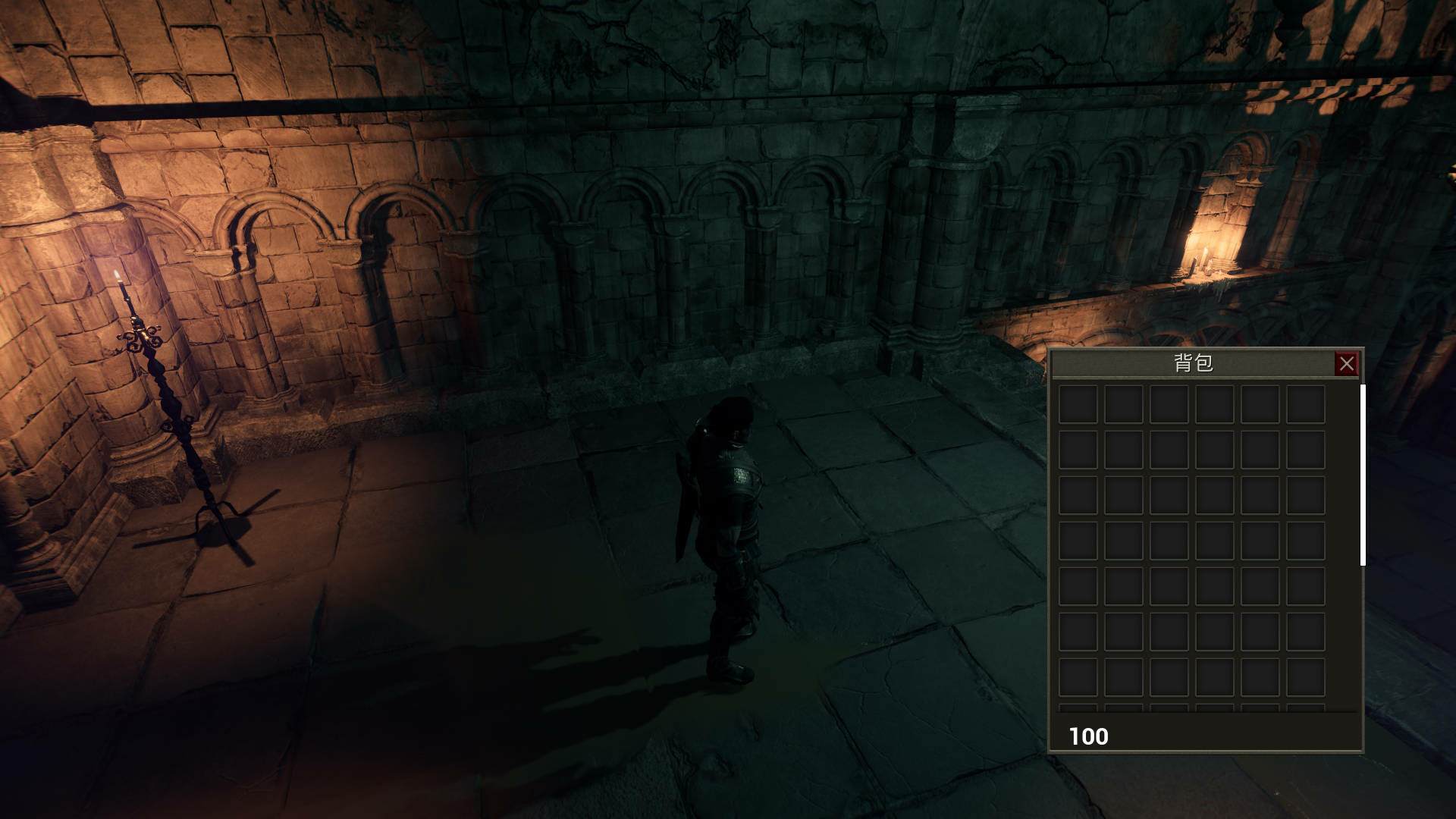Viewport: 1456px width, 819px height.
Task: Select the first inventory slot
Action: (x=1077, y=403)
